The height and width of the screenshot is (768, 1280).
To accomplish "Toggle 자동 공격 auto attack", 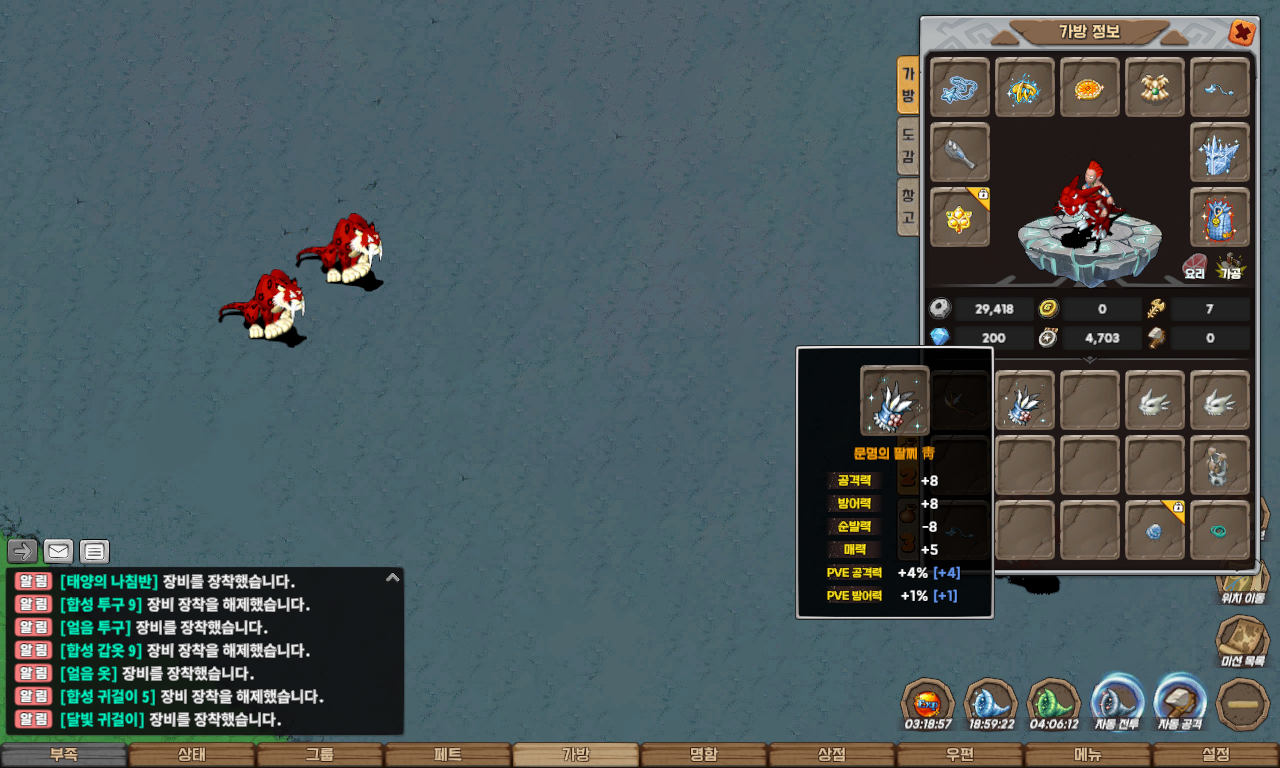I will [x=1182, y=702].
